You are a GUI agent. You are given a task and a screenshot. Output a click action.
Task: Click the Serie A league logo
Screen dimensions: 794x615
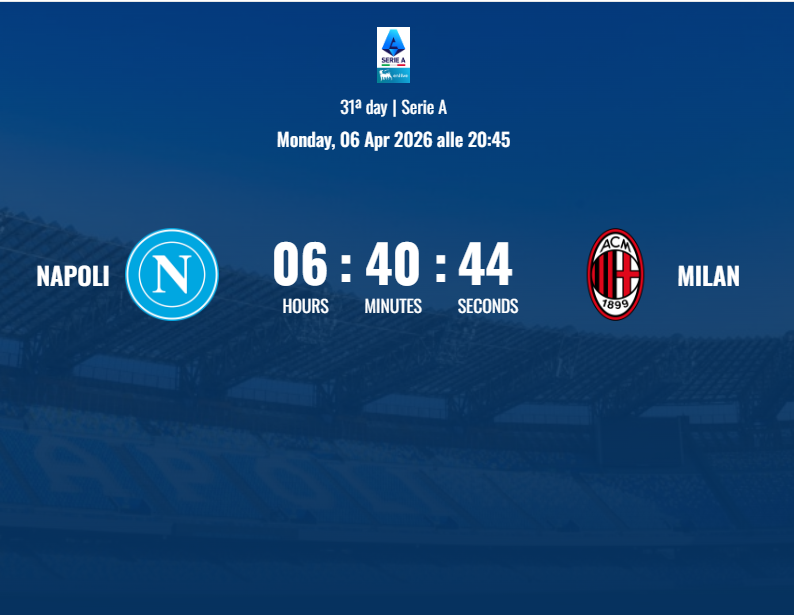coord(393,54)
